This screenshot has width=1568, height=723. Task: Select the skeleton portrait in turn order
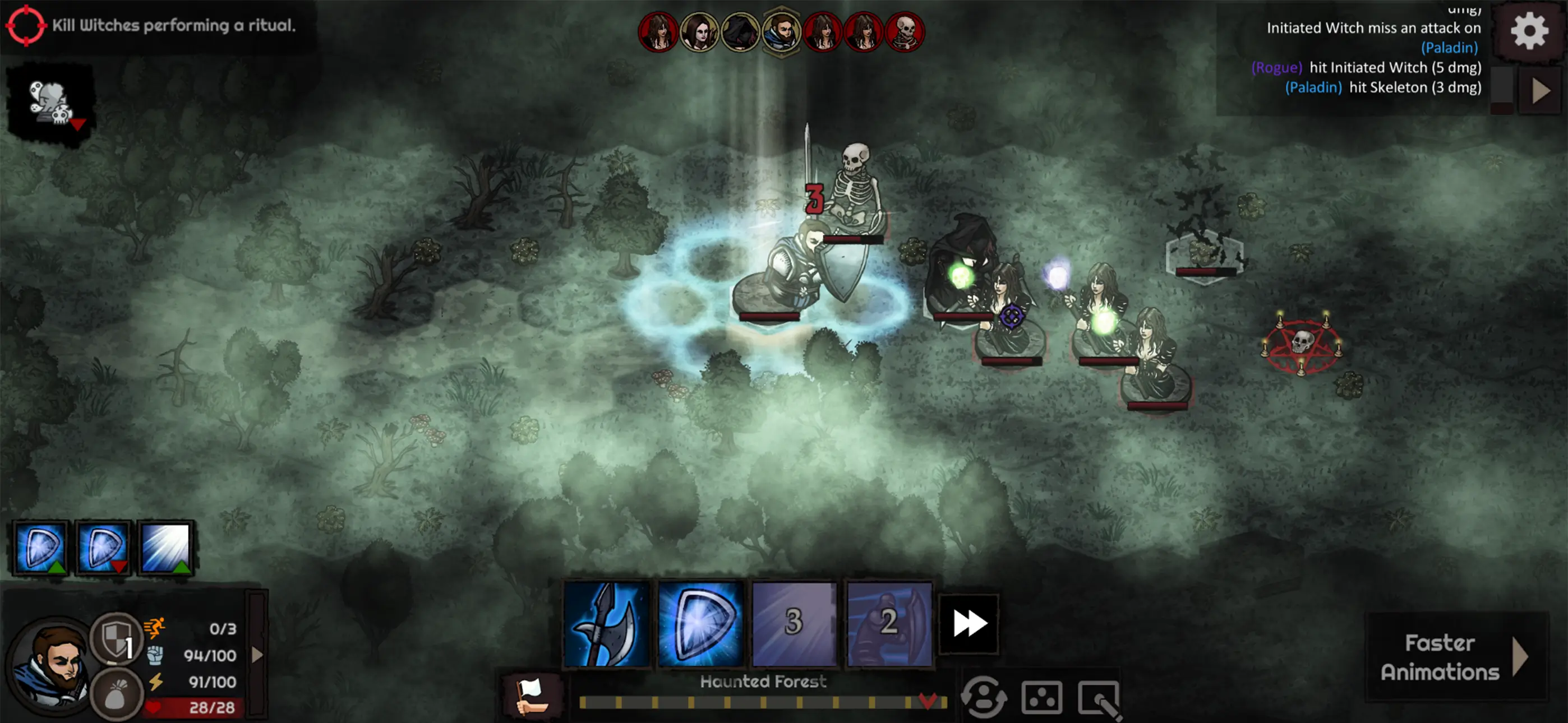(x=905, y=31)
